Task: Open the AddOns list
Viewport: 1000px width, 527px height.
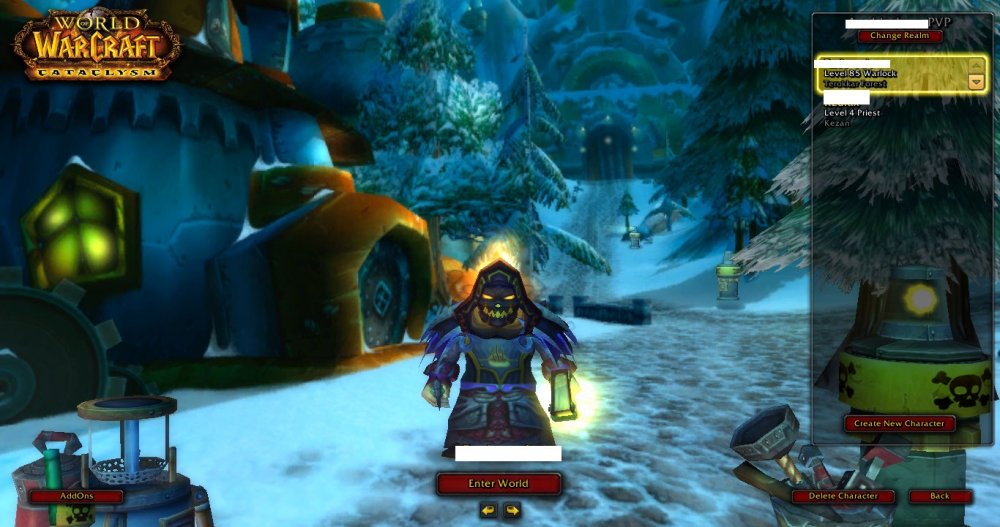Action: pyautogui.click(x=76, y=496)
